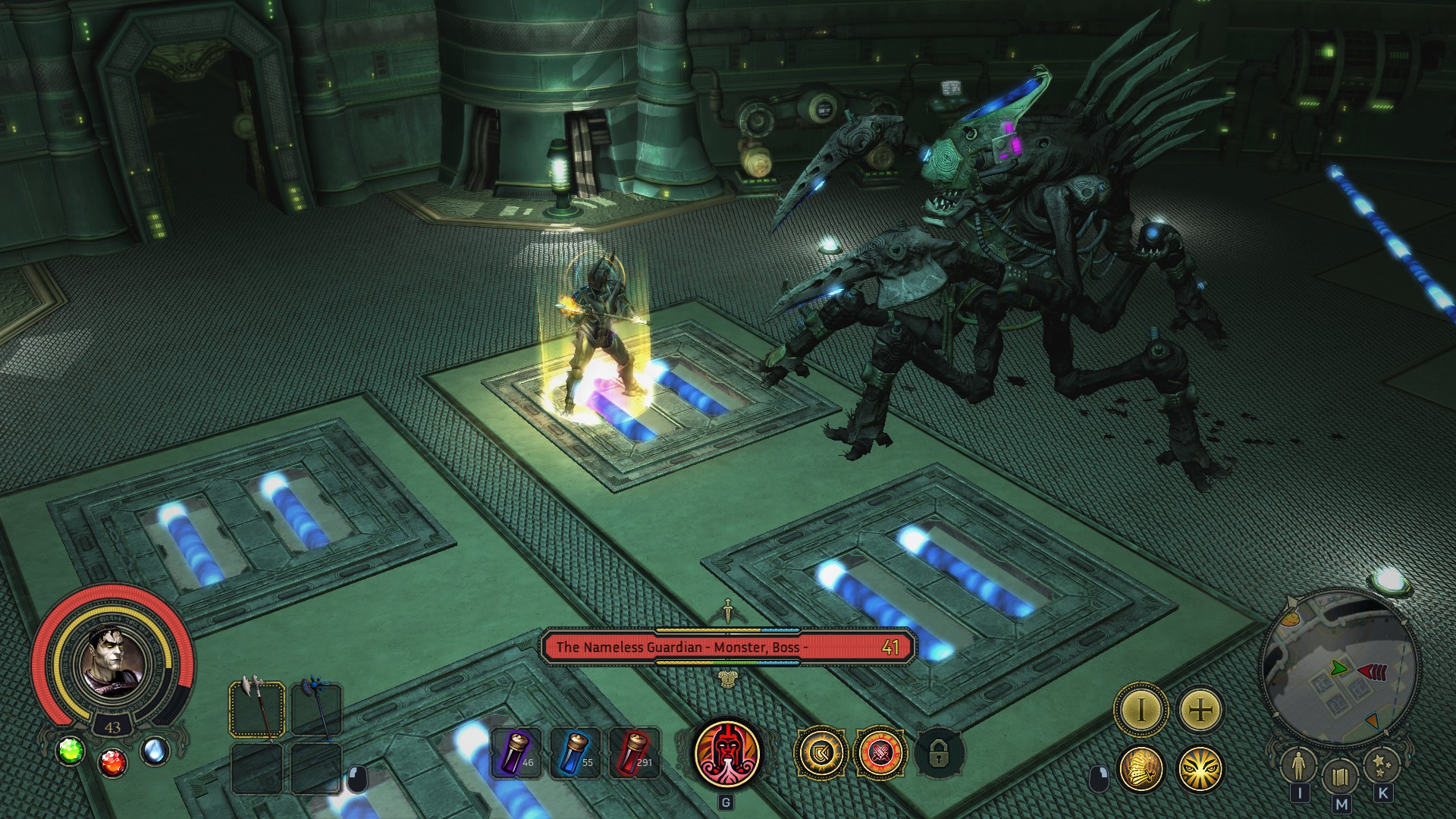Drink the red health potion
The image size is (1456, 819).
pos(635,754)
